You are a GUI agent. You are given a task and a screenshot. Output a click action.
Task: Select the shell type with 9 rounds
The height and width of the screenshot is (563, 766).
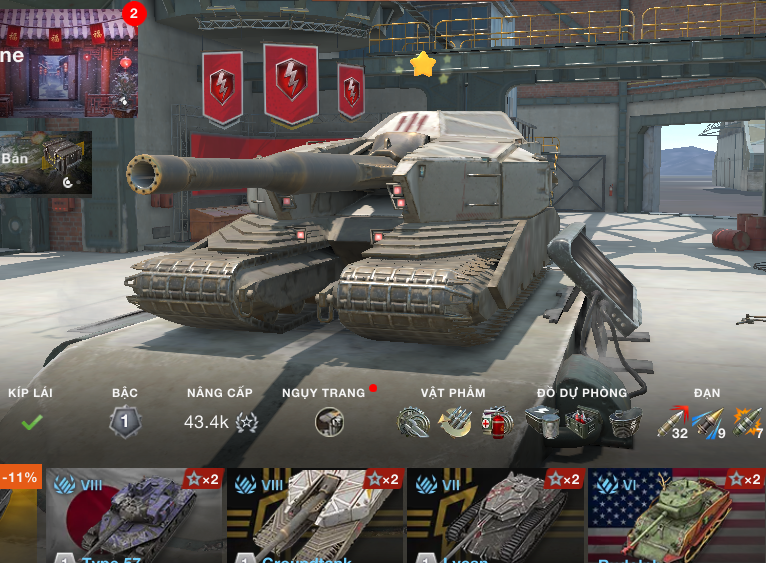pyautogui.click(x=710, y=422)
